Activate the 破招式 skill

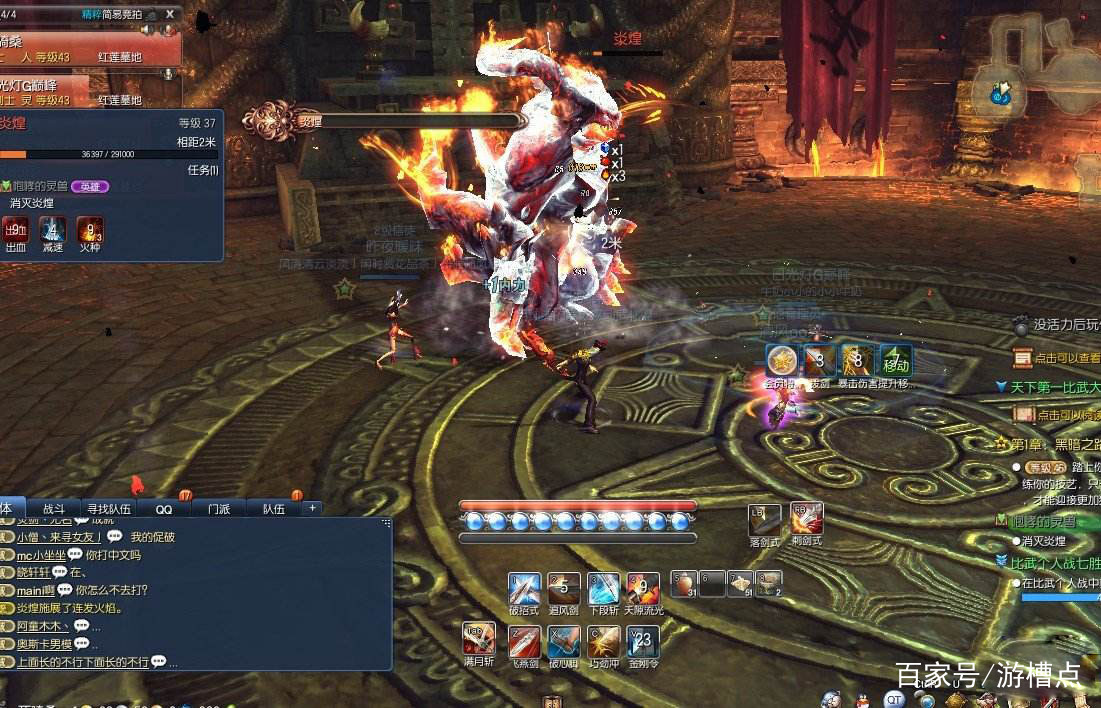(x=524, y=588)
